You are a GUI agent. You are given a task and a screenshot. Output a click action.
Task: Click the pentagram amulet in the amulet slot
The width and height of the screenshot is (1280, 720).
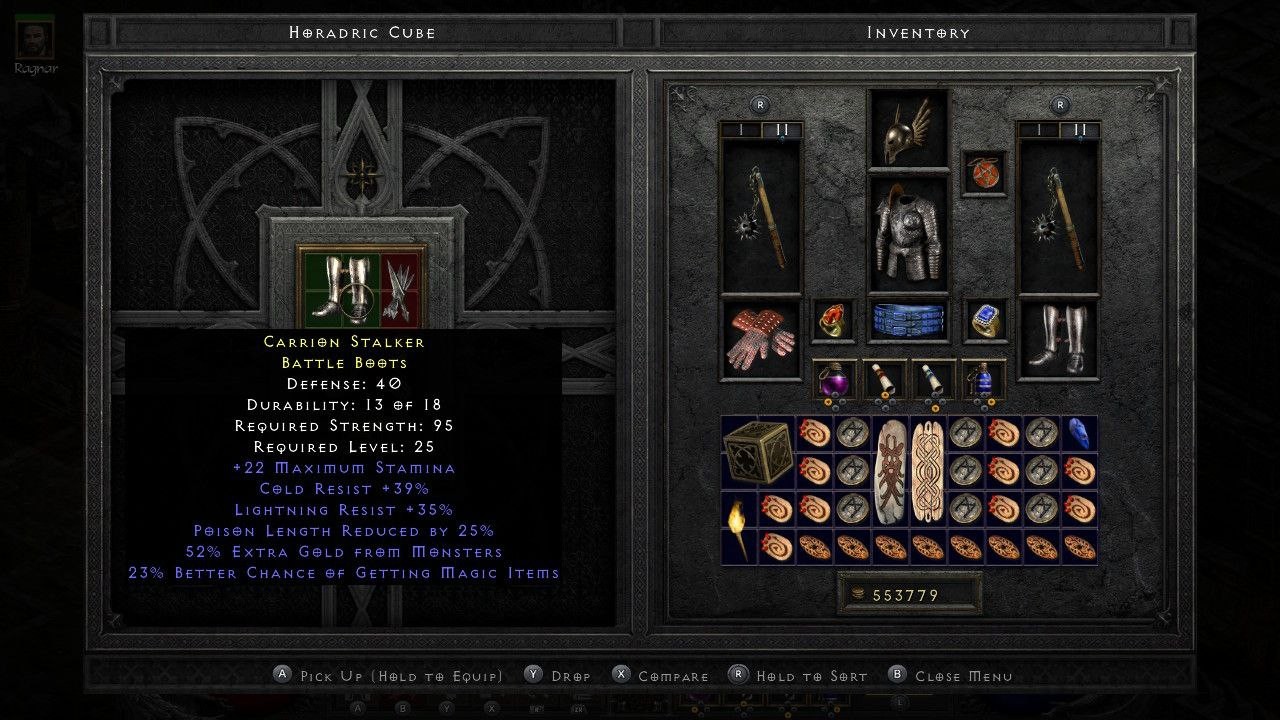pos(984,173)
